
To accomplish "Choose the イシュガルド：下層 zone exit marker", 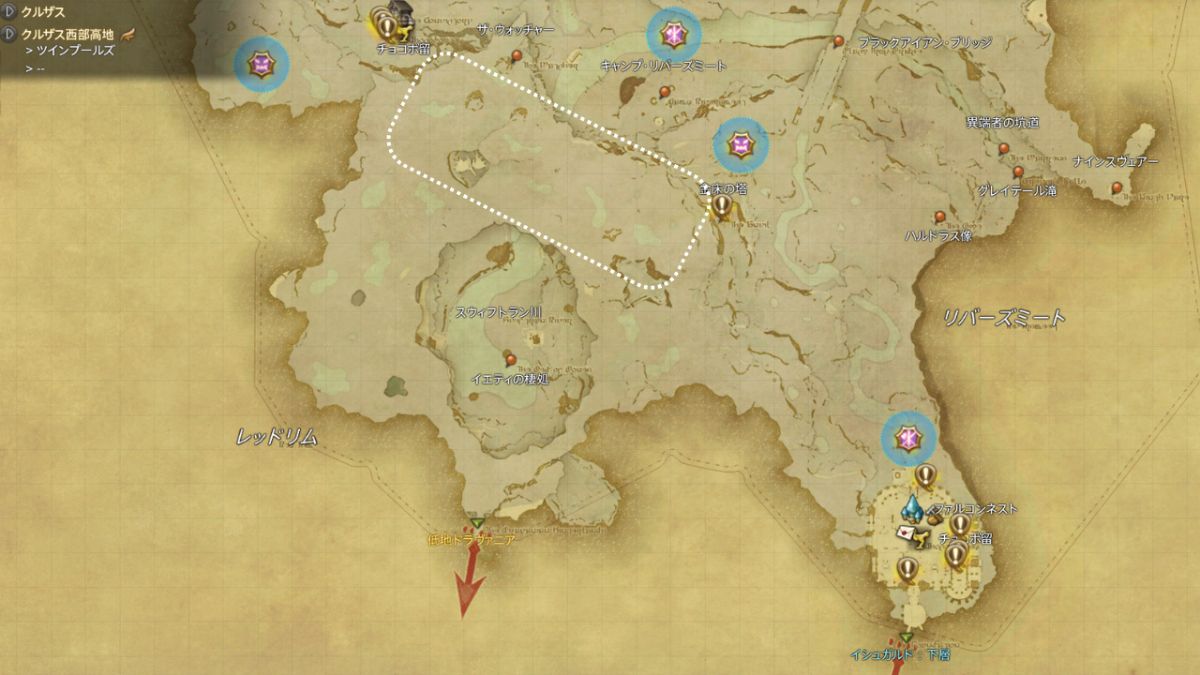I will click(905, 638).
